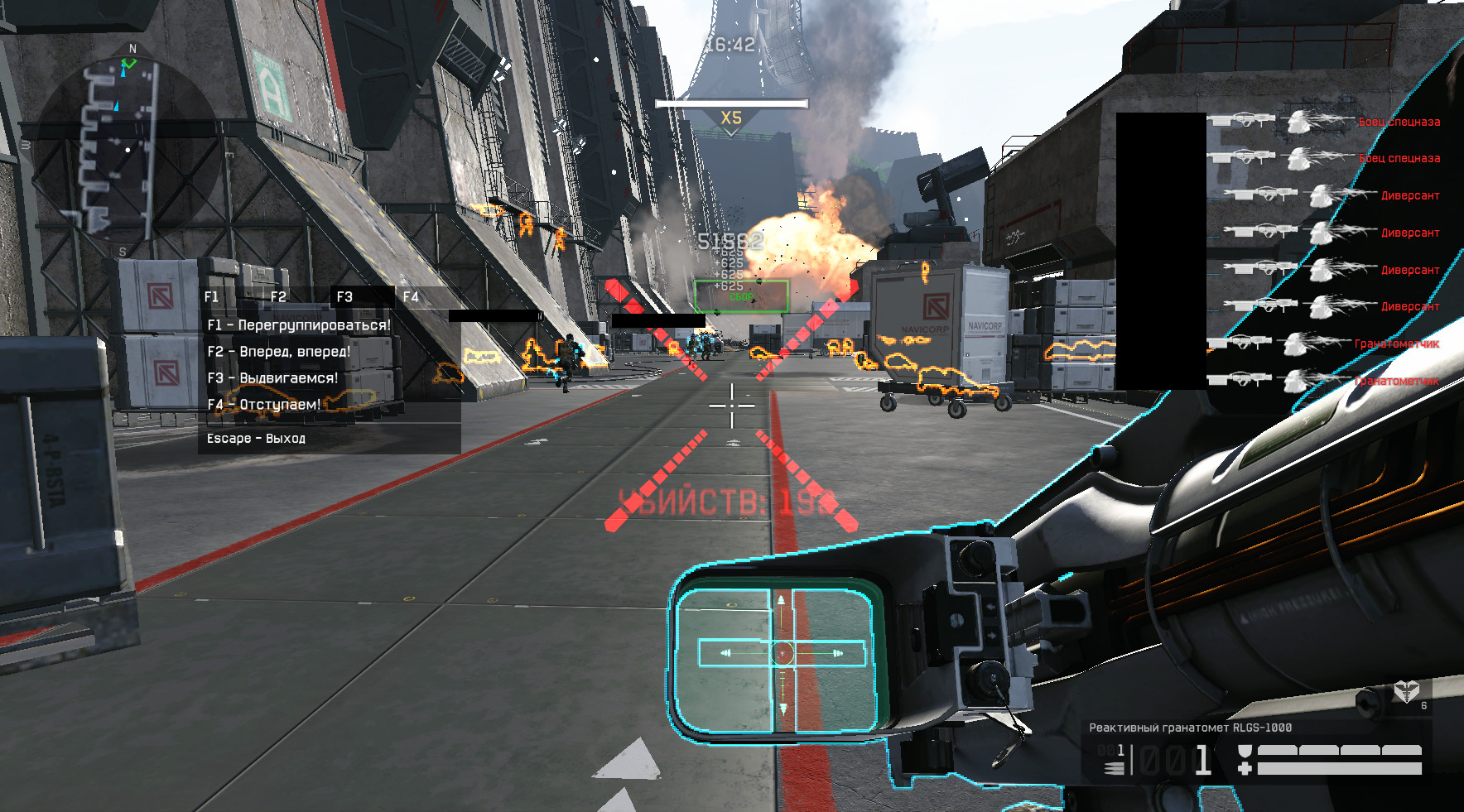Viewport: 1464px width, 812px height.
Task: Select the "Отступаем!" radio command
Action: 263,405
